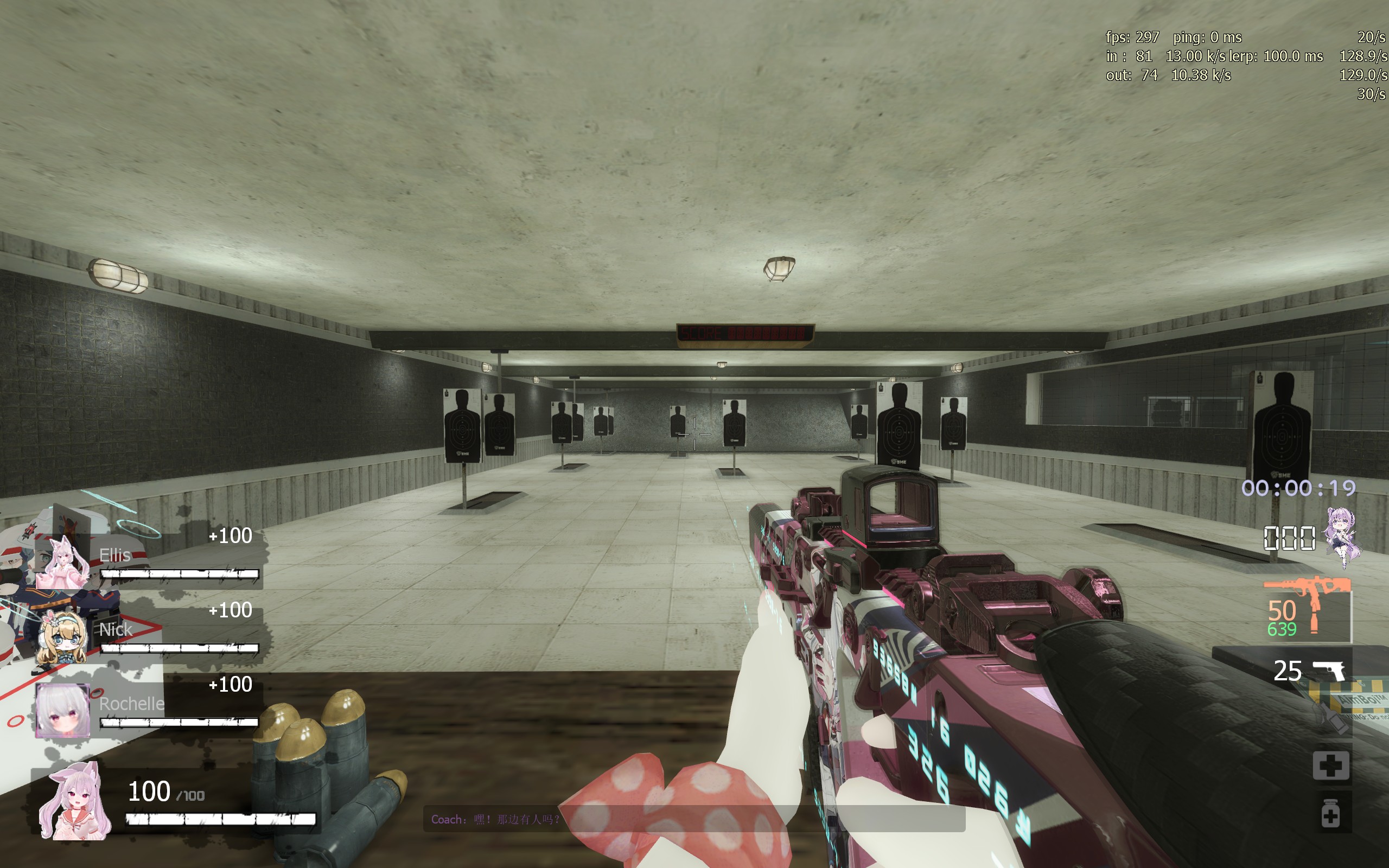Select Rochelle's teammate portrait
1389x868 pixels.
coord(62,710)
